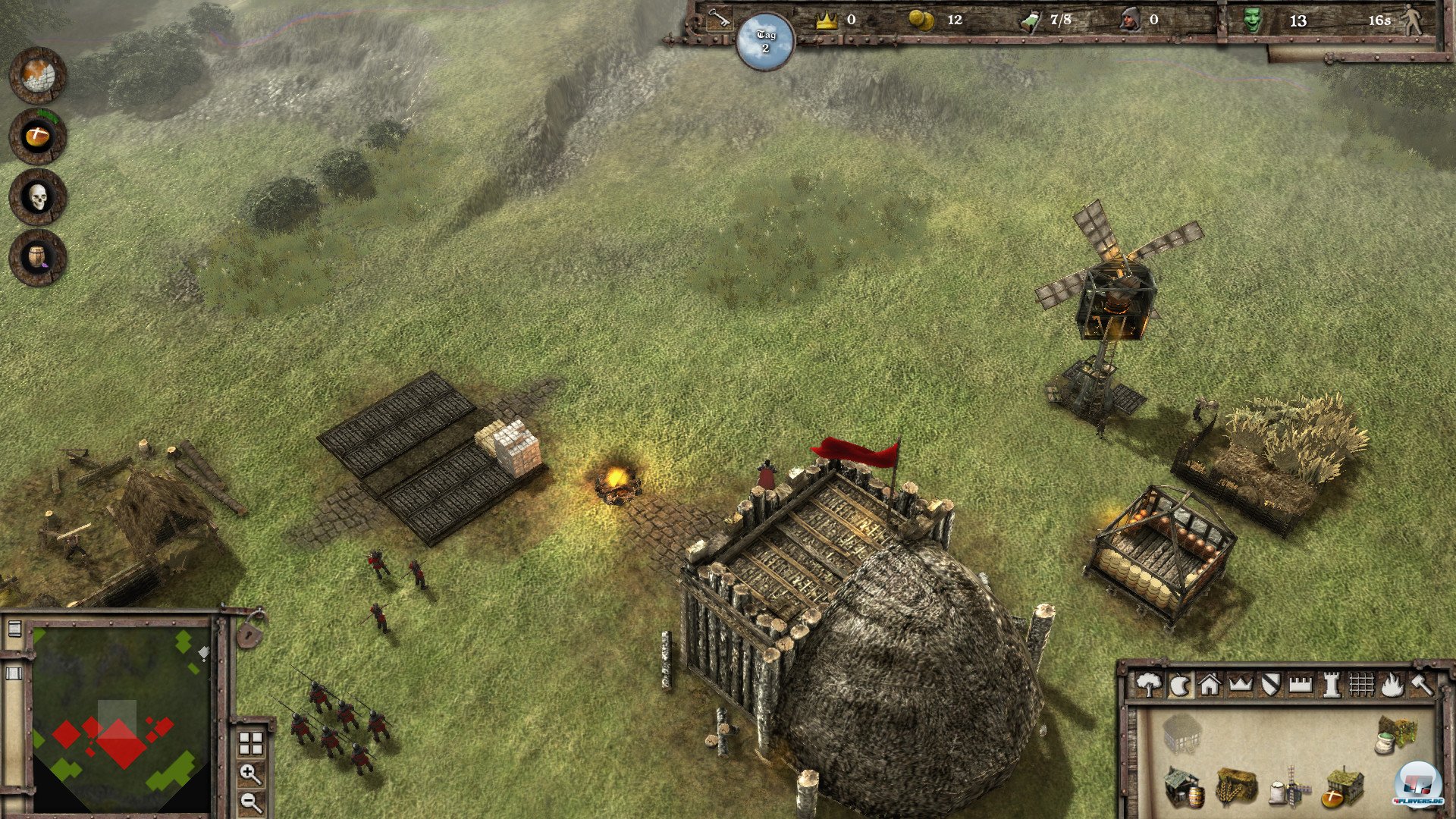Open the tower build category tab

tap(1331, 685)
